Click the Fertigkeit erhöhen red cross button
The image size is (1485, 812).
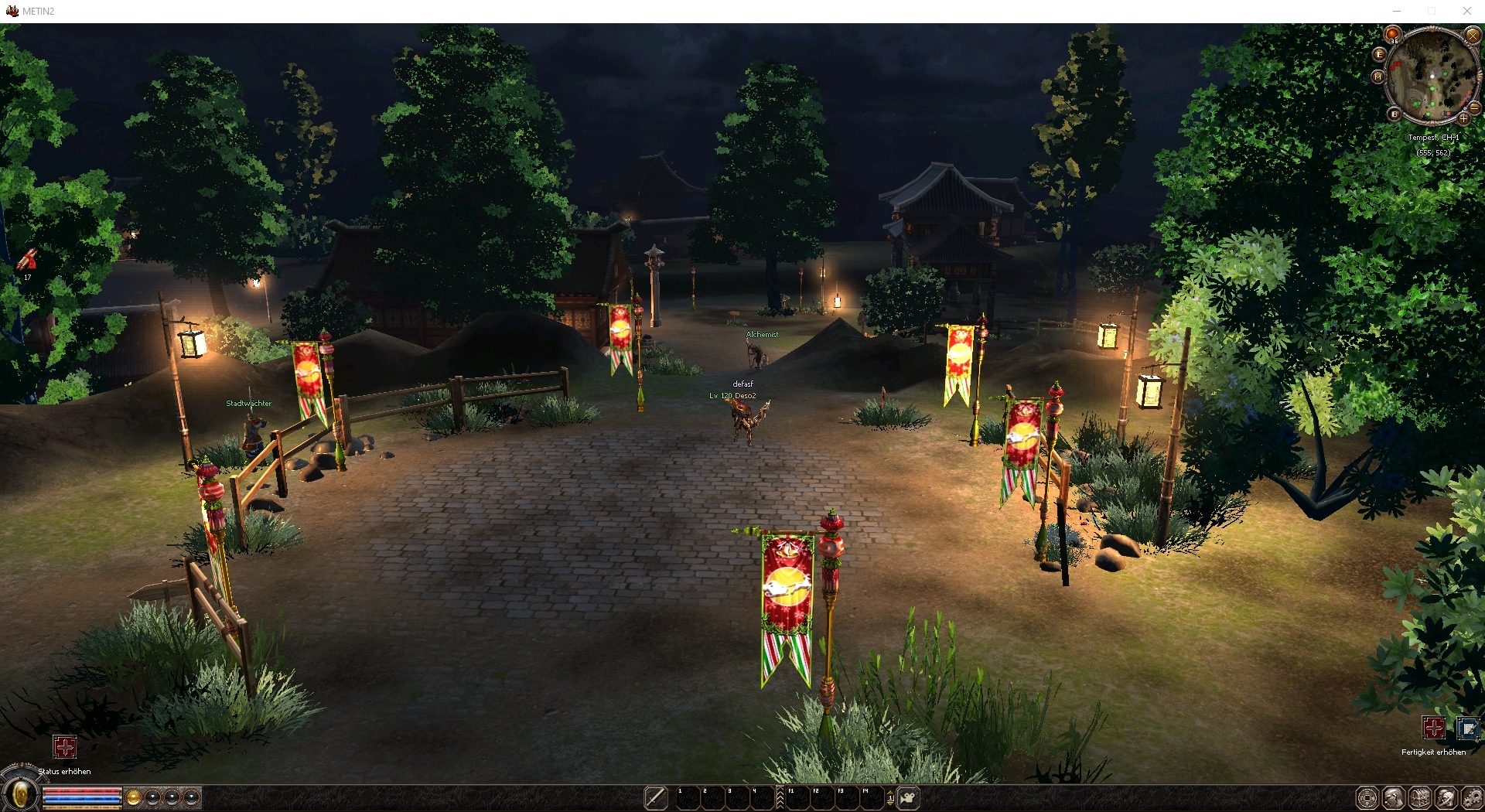(1433, 728)
